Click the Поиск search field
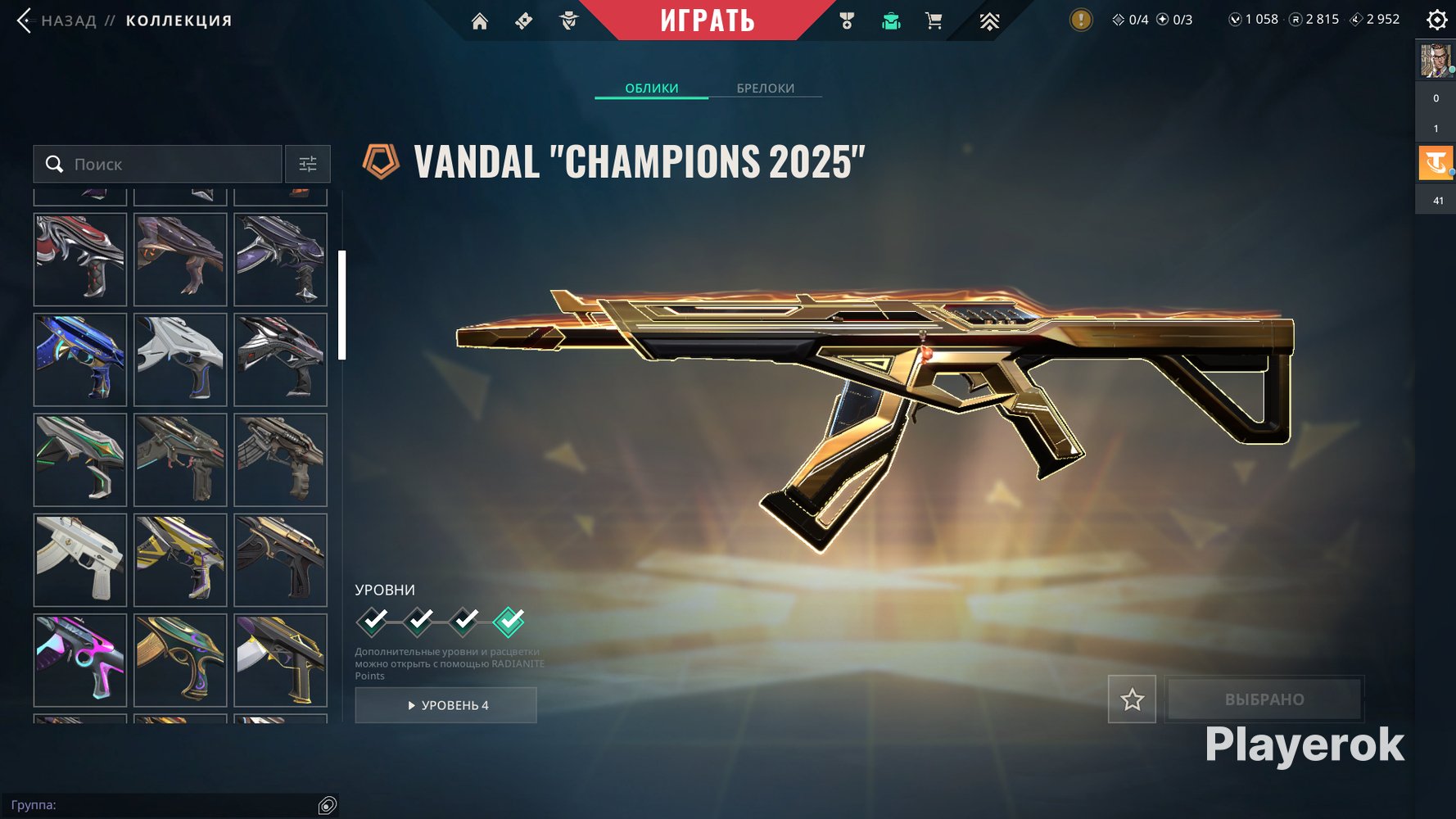Screen dimensions: 1456x819 (x=164, y=164)
